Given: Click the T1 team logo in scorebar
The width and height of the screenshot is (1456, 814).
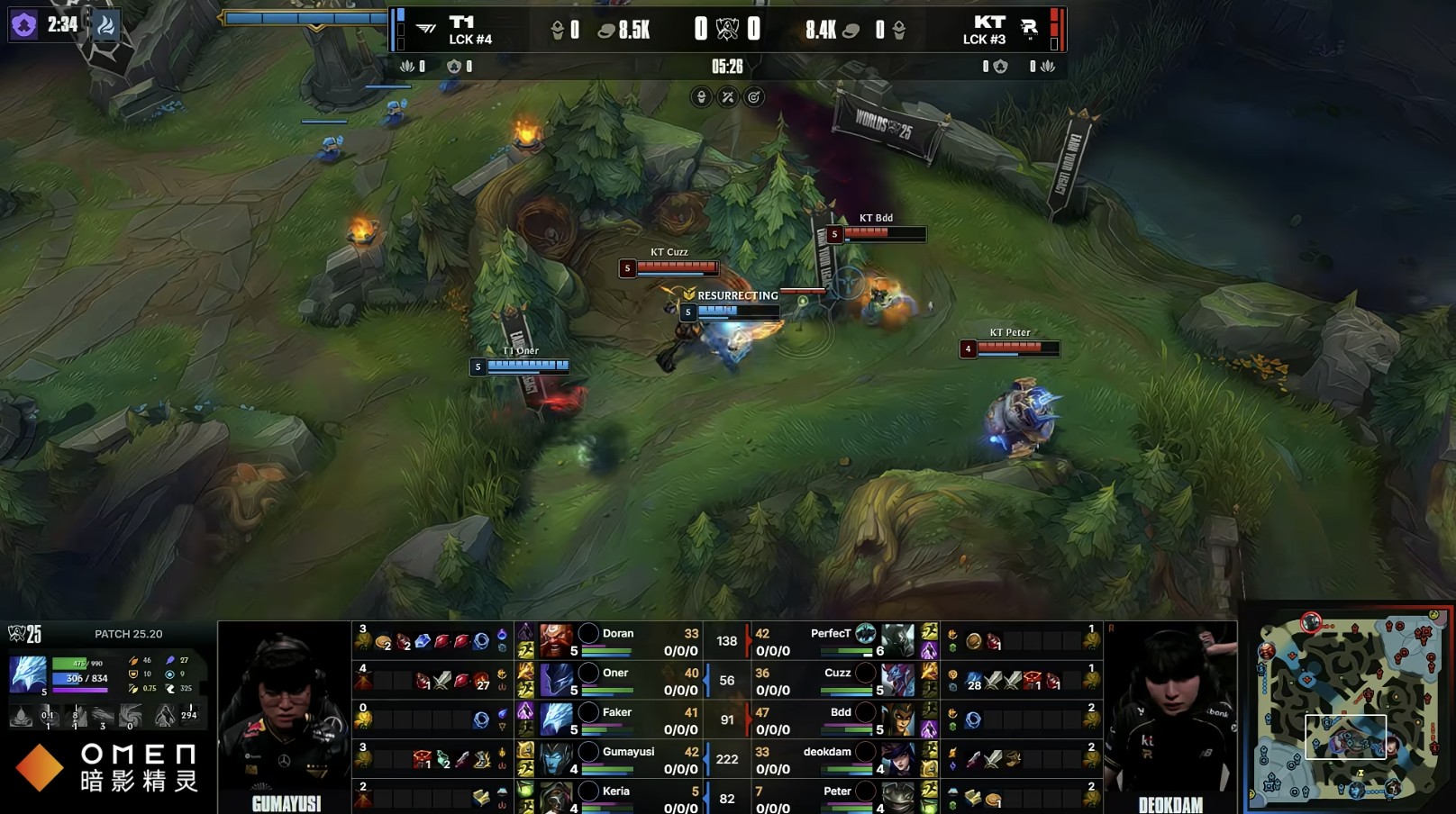Looking at the screenshot, I should point(426,29).
